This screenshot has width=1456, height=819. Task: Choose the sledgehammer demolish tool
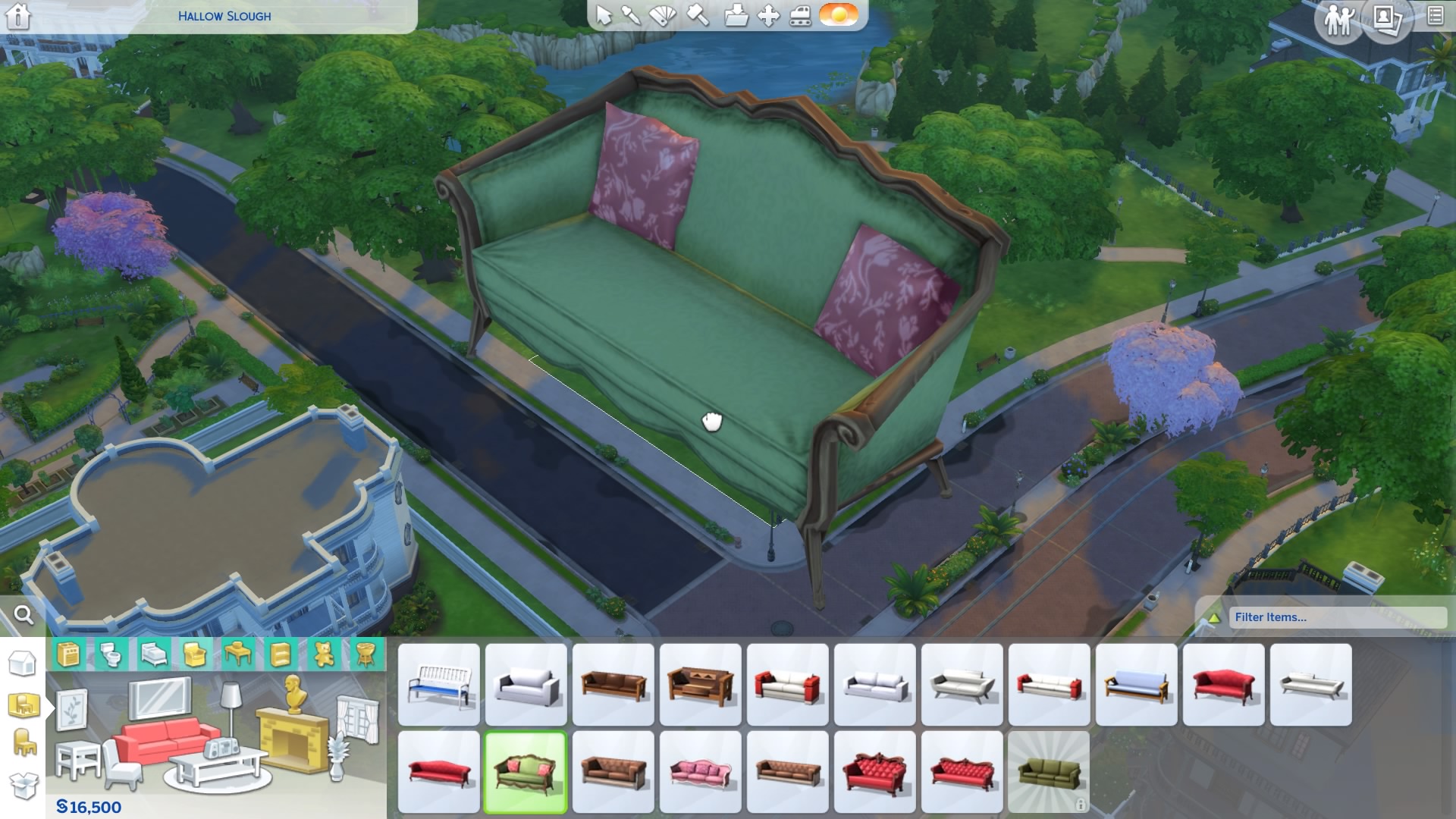click(x=697, y=15)
